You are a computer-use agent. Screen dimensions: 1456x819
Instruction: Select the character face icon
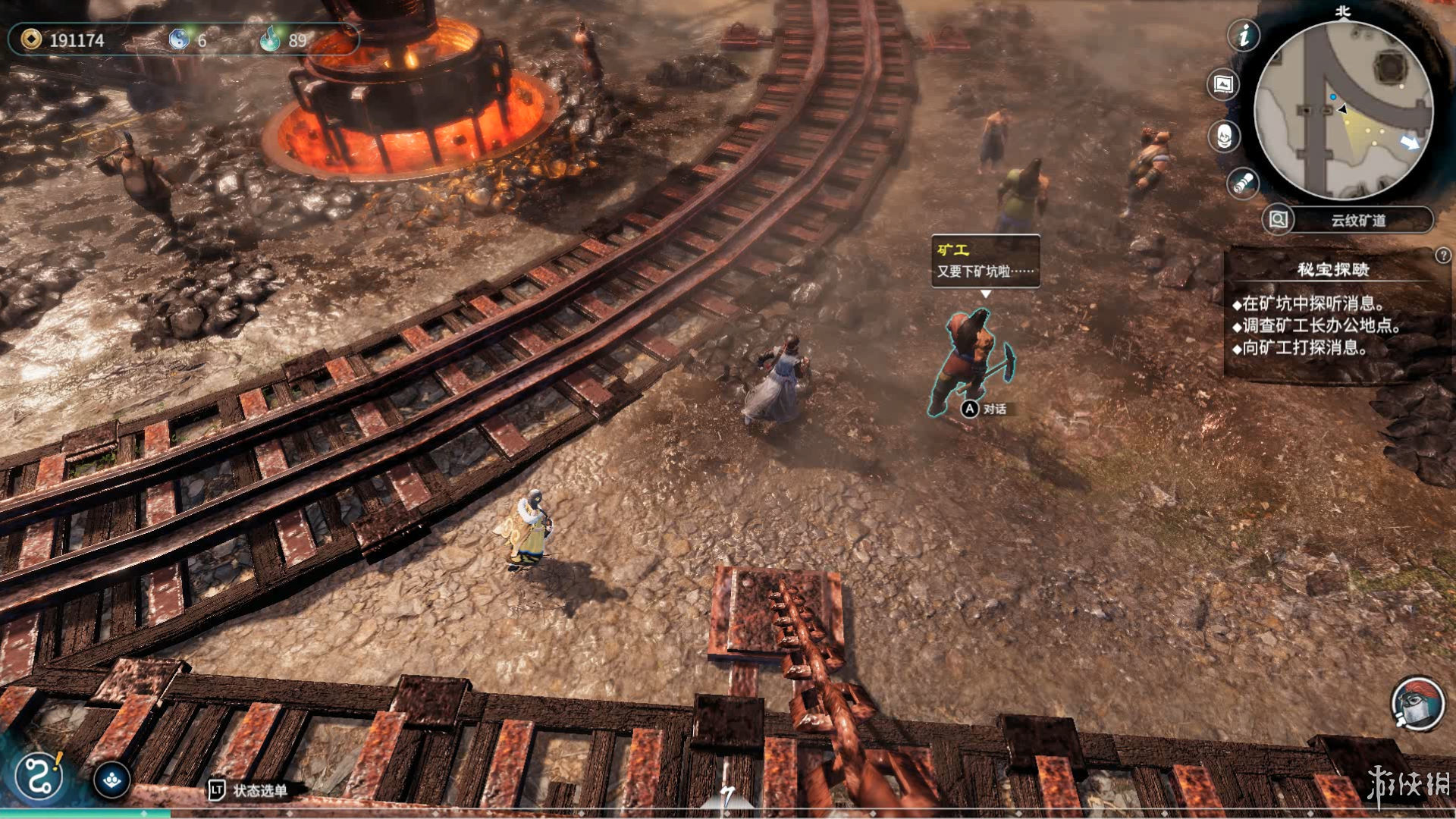pos(1224,136)
